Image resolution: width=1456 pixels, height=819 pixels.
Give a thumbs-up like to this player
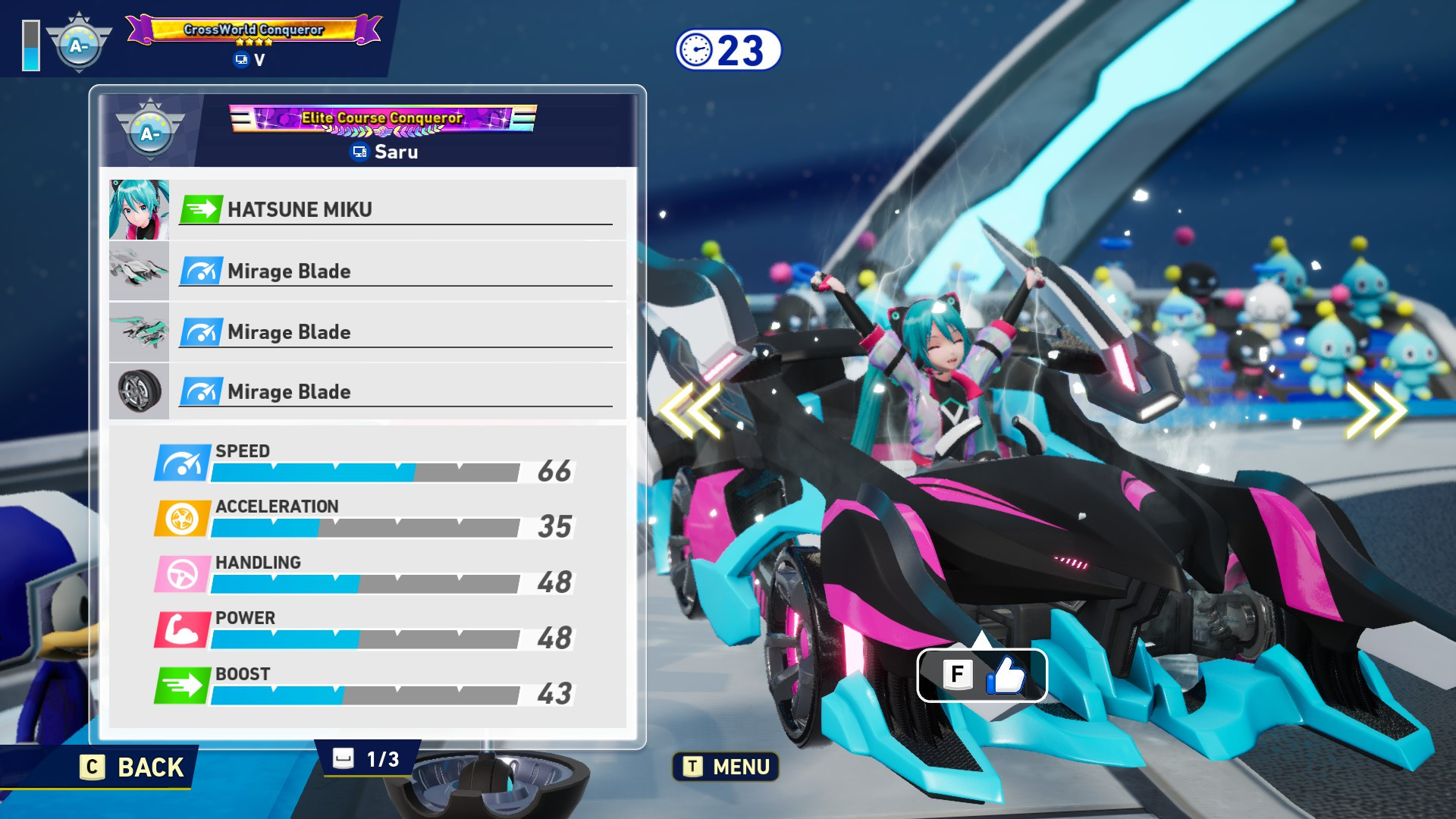pos(982,675)
